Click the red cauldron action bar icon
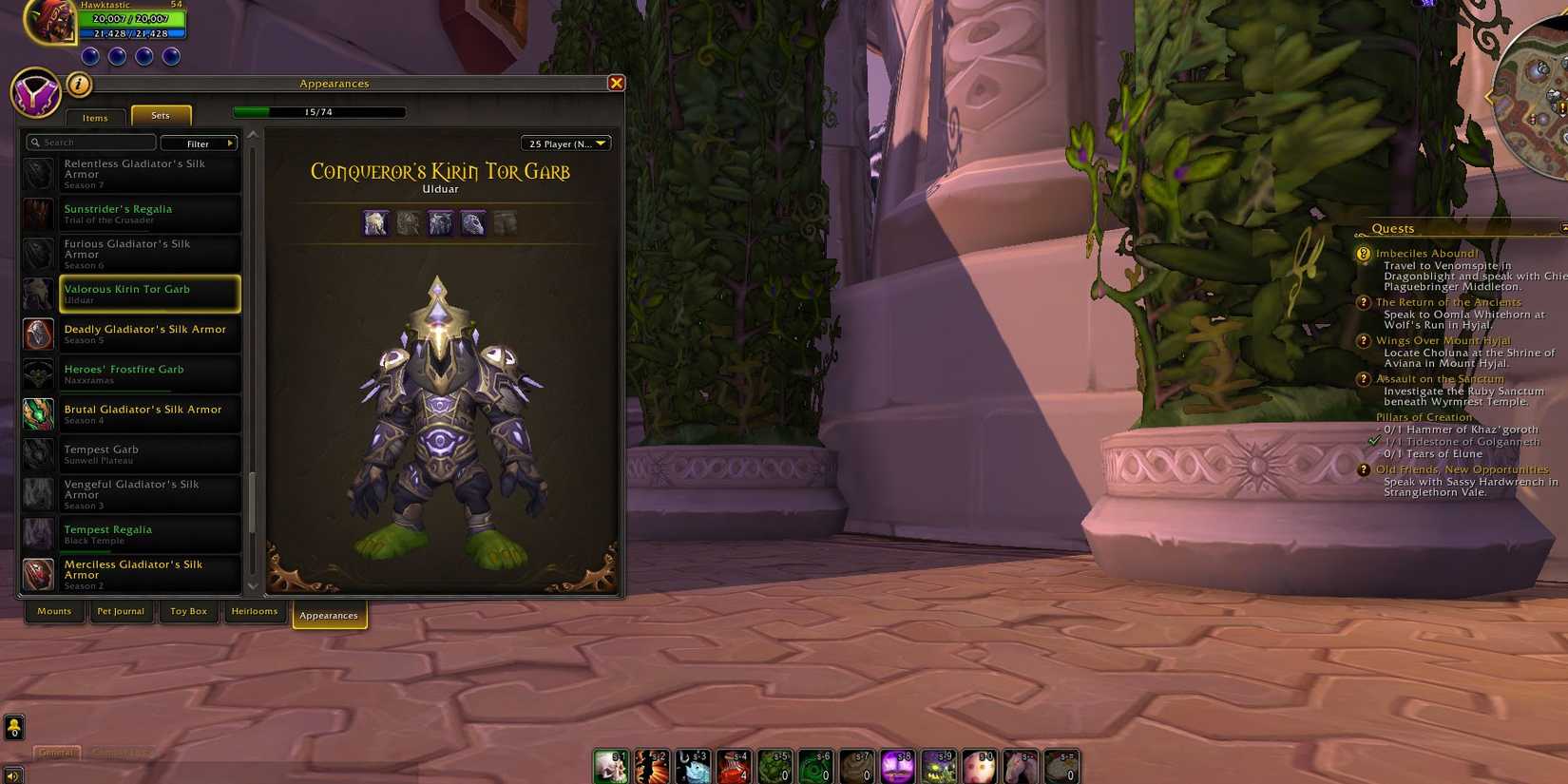Viewport: 1568px width, 784px height. click(x=734, y=765)
